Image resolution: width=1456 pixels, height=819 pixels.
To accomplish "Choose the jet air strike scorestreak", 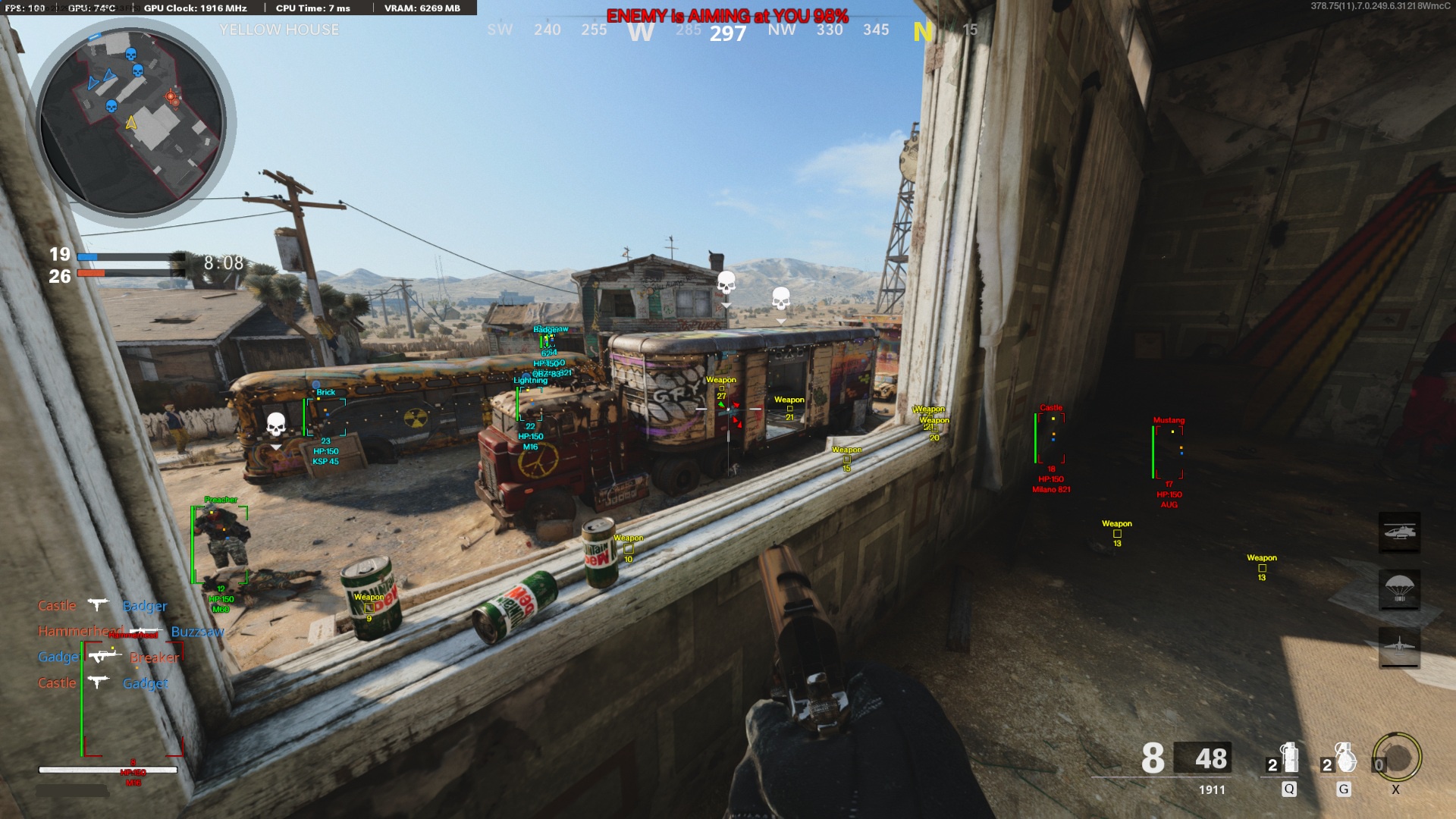I will [x=1399, y=648].
